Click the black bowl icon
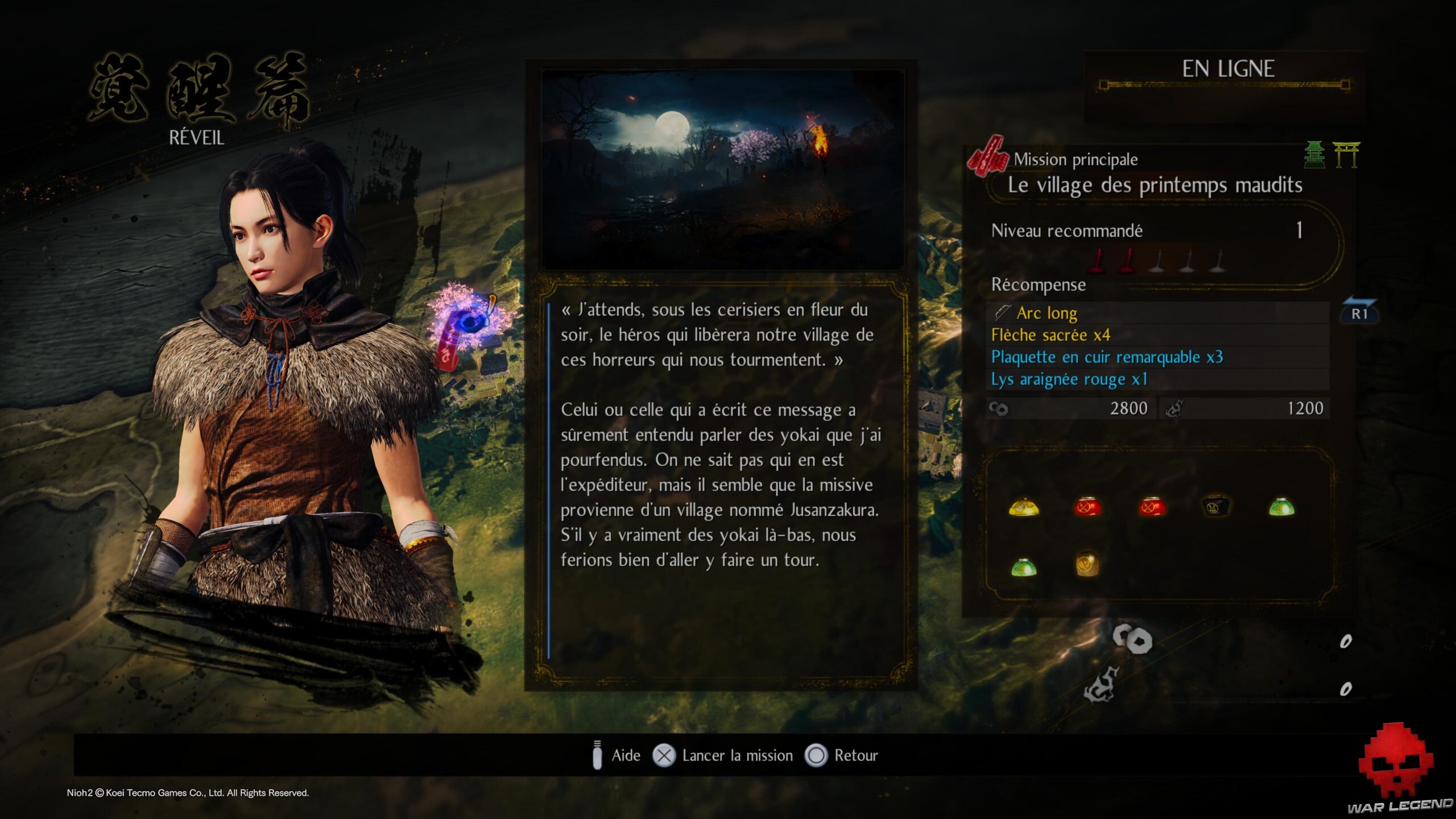This screenshot has height=819, width=1456. click(x=1216, y=506)
